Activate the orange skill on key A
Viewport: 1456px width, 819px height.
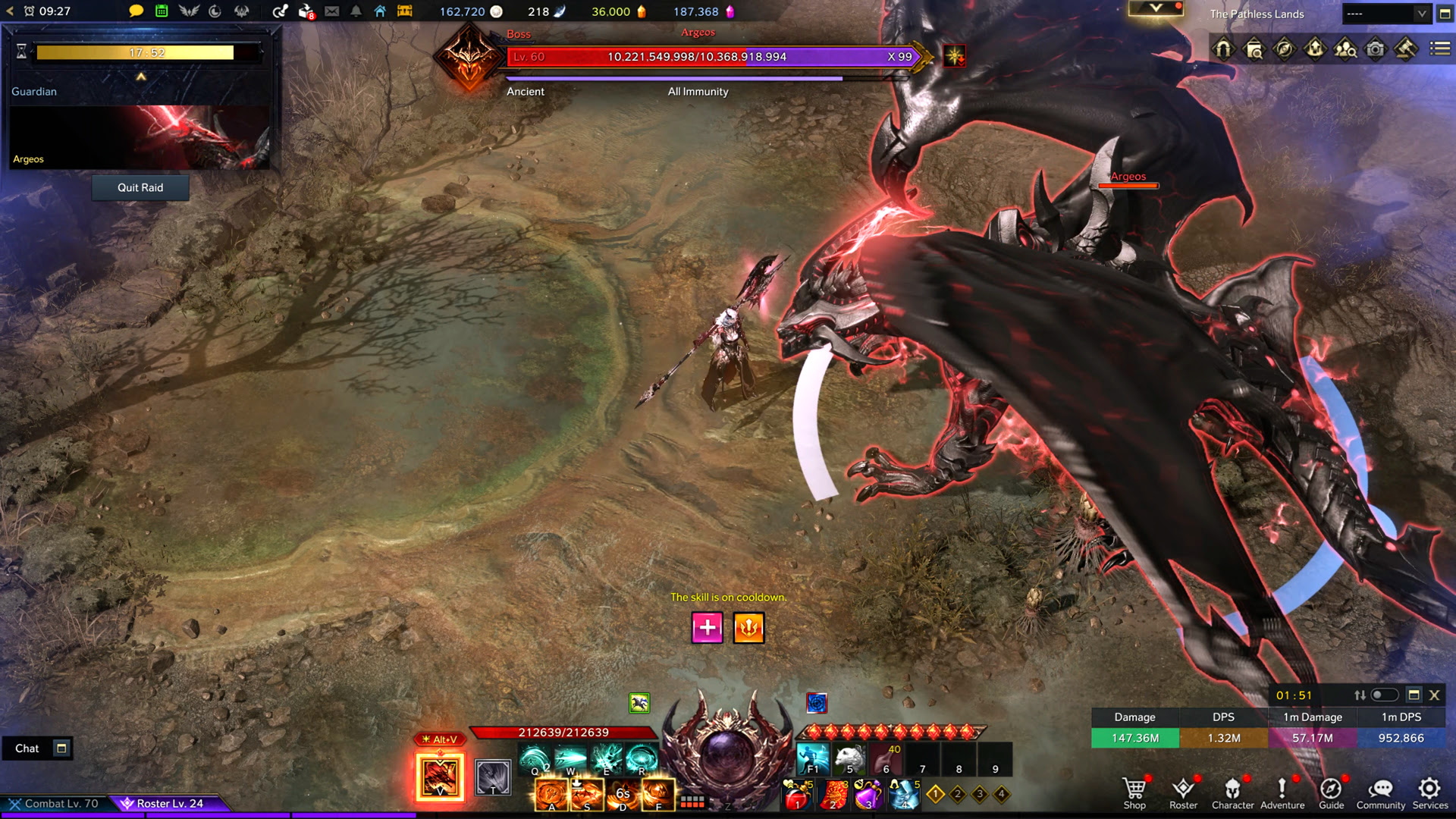(551, 794)
